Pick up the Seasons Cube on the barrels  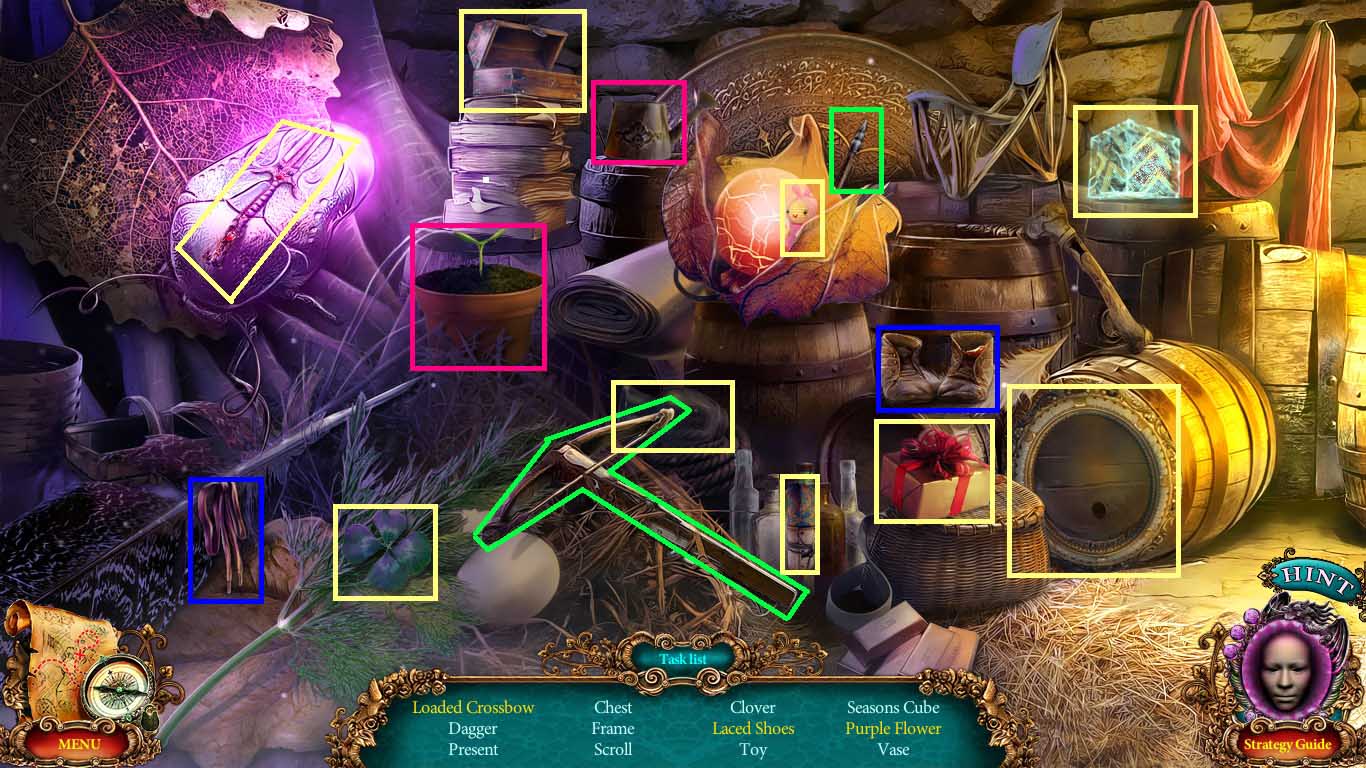point(1135,160)
